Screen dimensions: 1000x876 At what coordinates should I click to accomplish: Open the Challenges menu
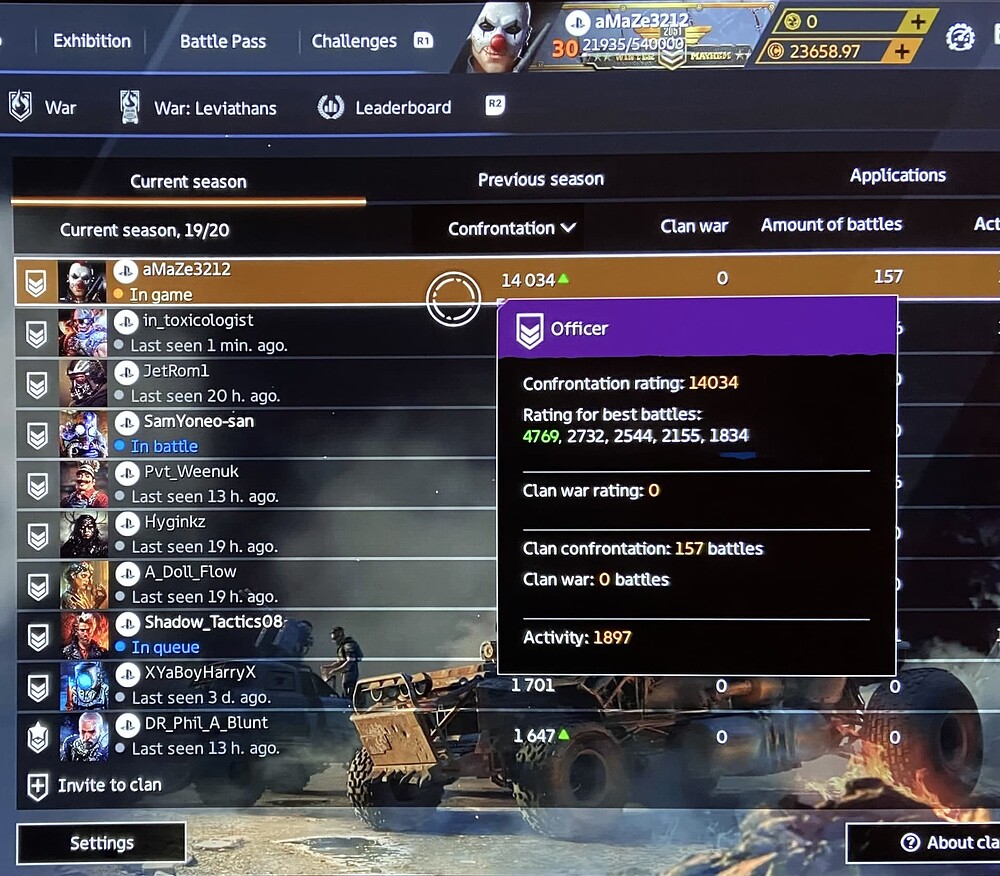[x=354, y=41]
